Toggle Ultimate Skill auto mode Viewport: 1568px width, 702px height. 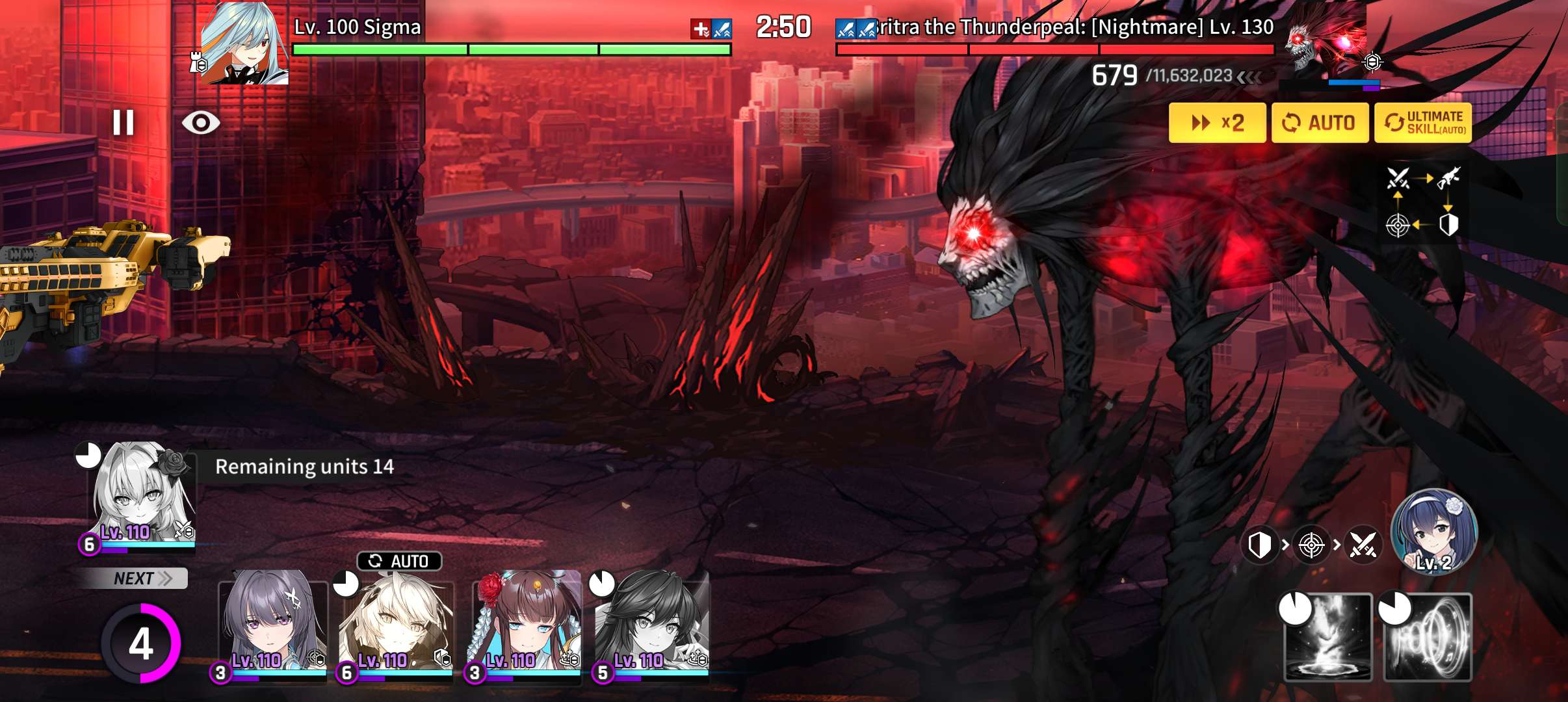pyautogui.click(x=1423, y=123)
